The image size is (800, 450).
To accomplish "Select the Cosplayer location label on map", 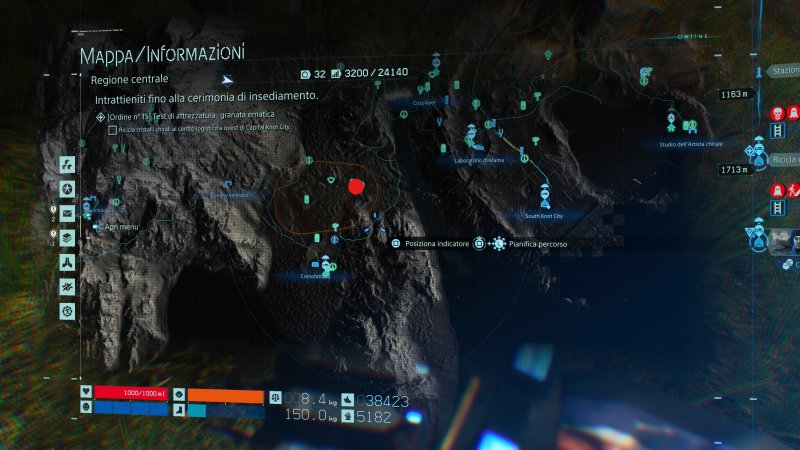I will point(411,103).
